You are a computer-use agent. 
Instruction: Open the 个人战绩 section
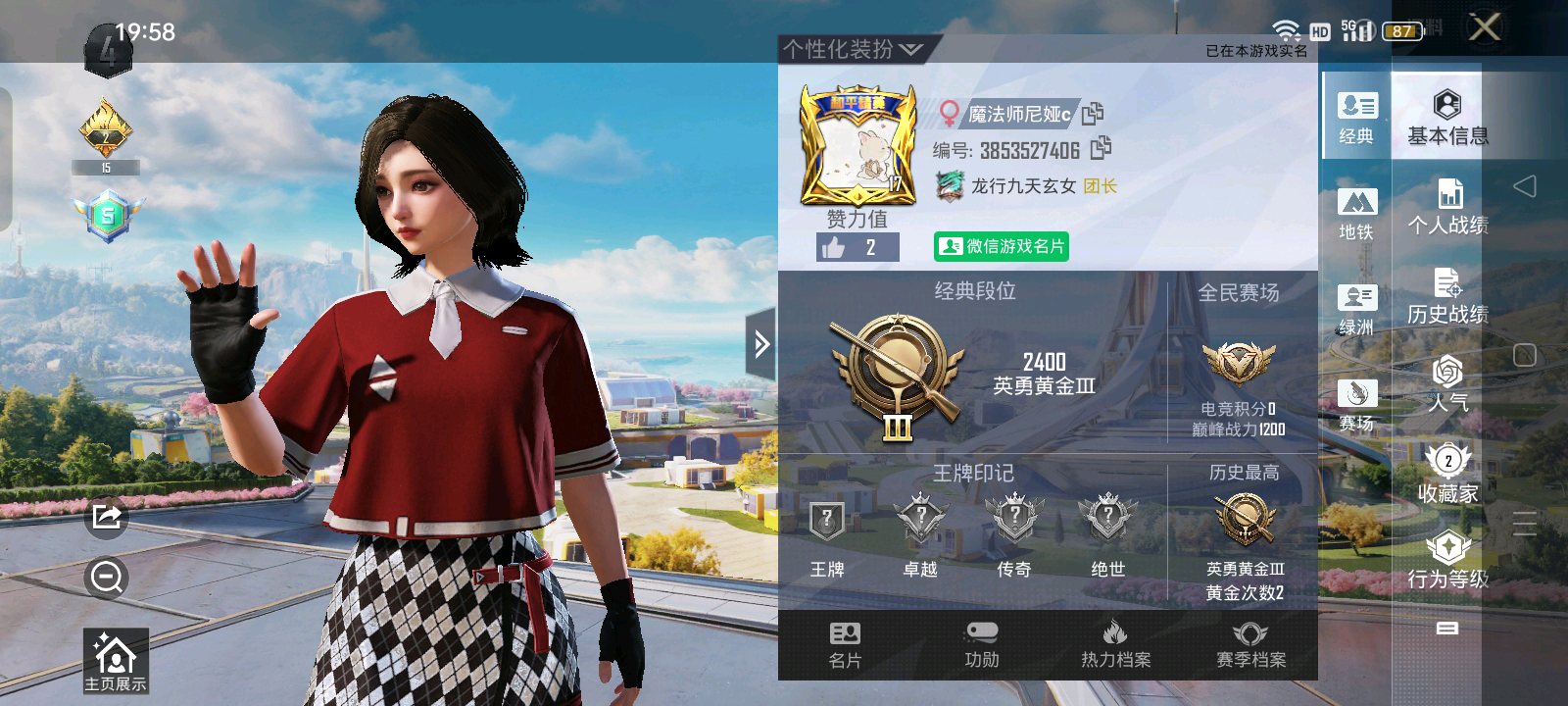coord(1446,208)
